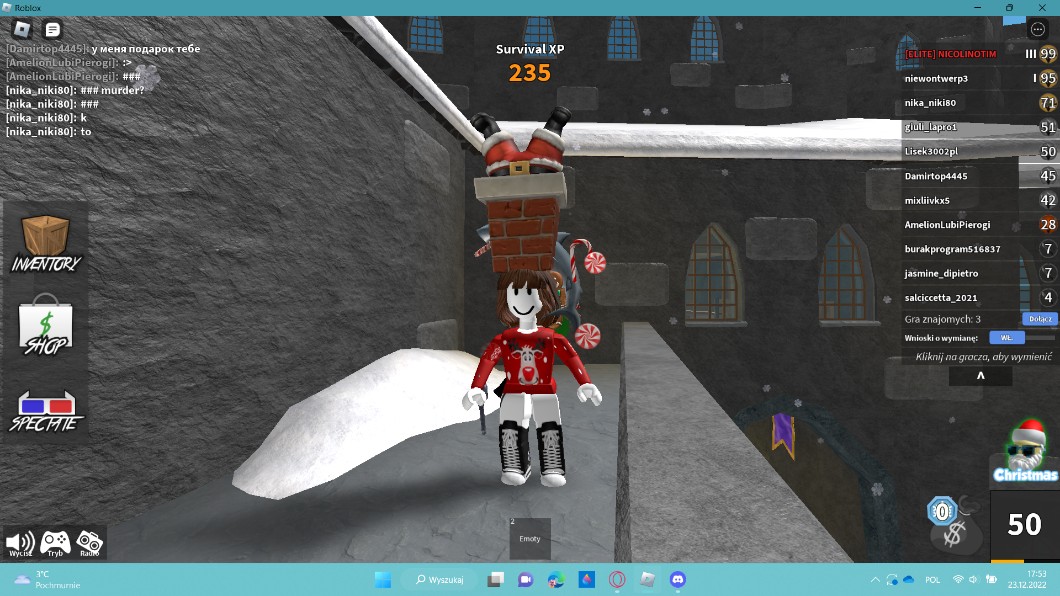Open the Roblox main menu icon
The height and width of the screenshot is (596, 1060).
tap(20, 30)
